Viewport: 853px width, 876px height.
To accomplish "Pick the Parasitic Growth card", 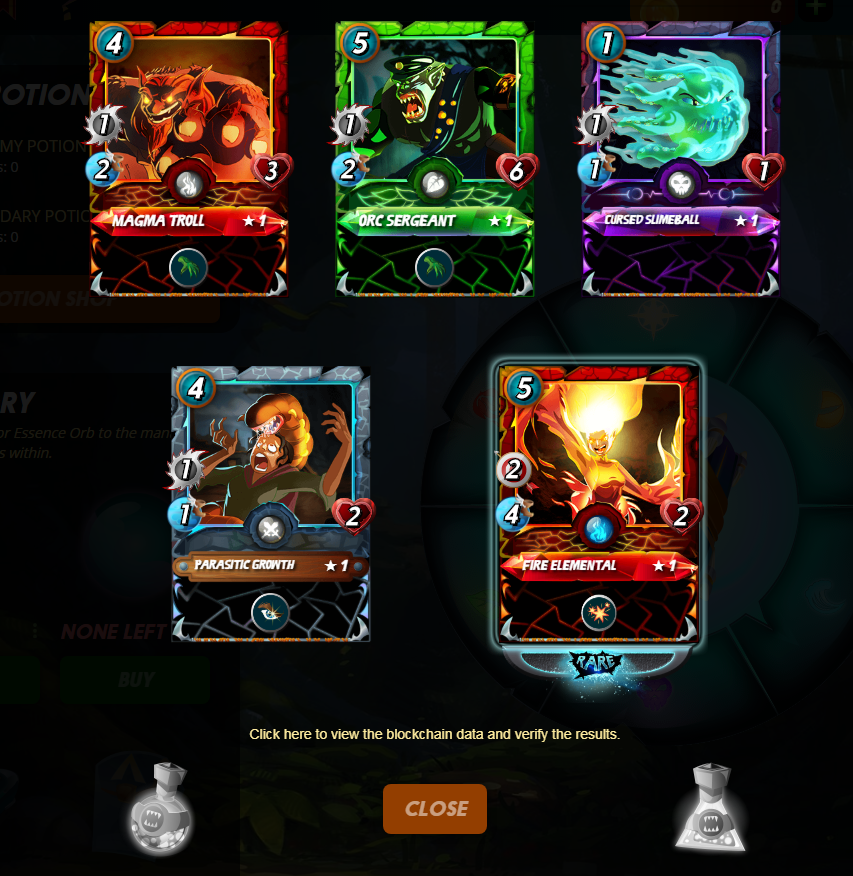I will tap(271, 503).
